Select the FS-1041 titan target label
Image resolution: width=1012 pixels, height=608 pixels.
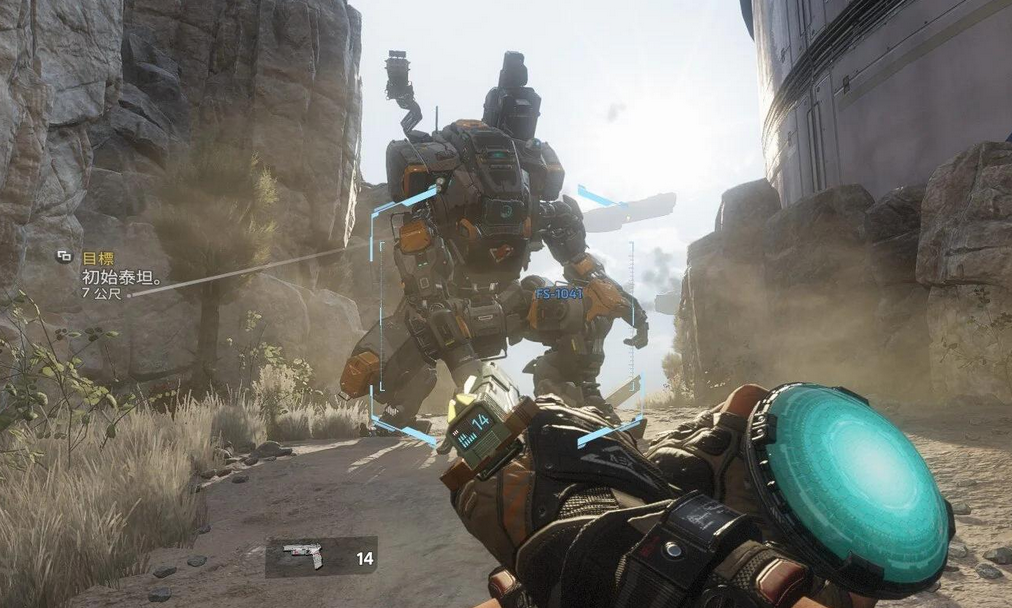pos(558,294)
